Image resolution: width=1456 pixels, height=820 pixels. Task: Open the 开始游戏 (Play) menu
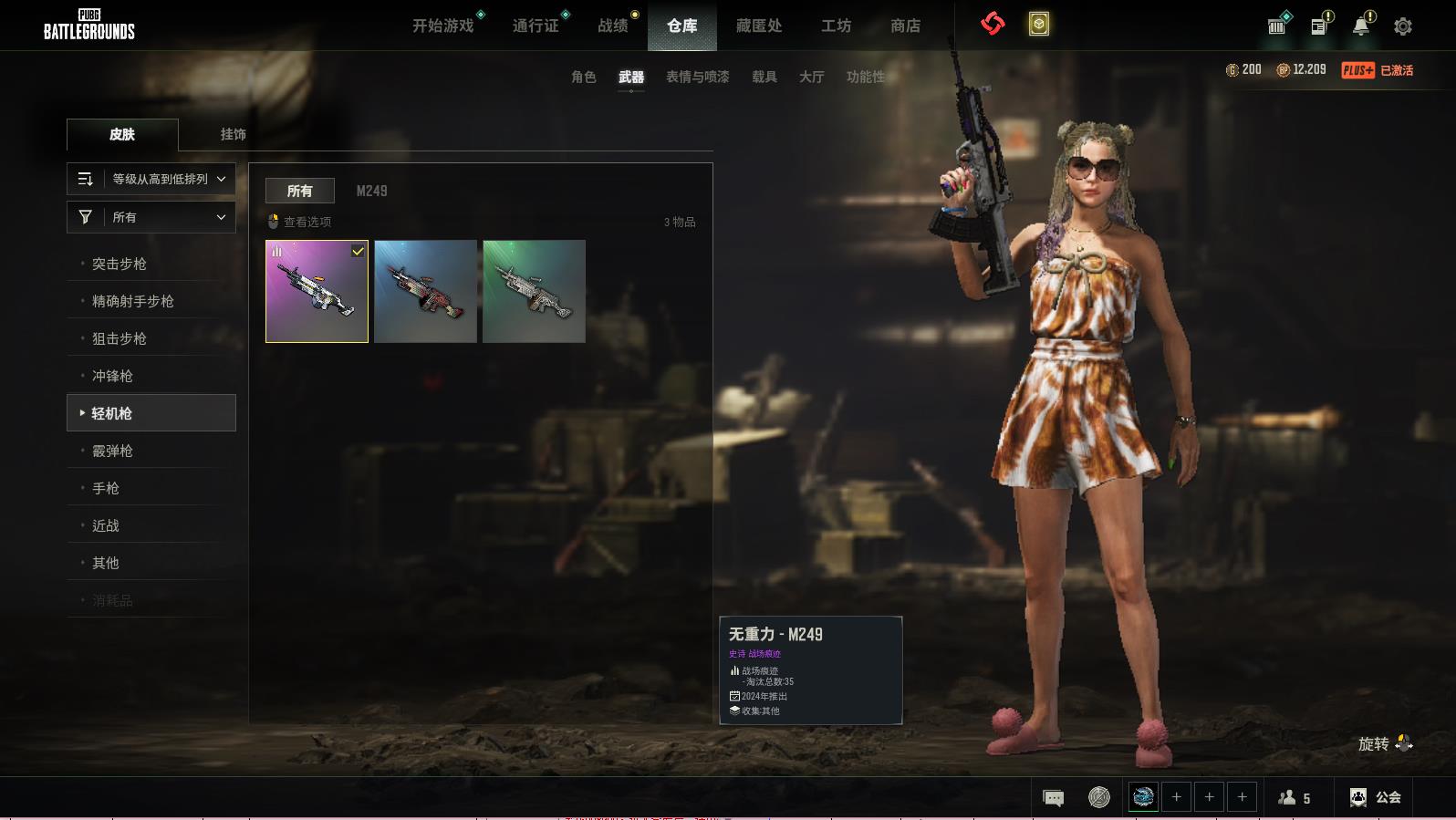(443, 26)
